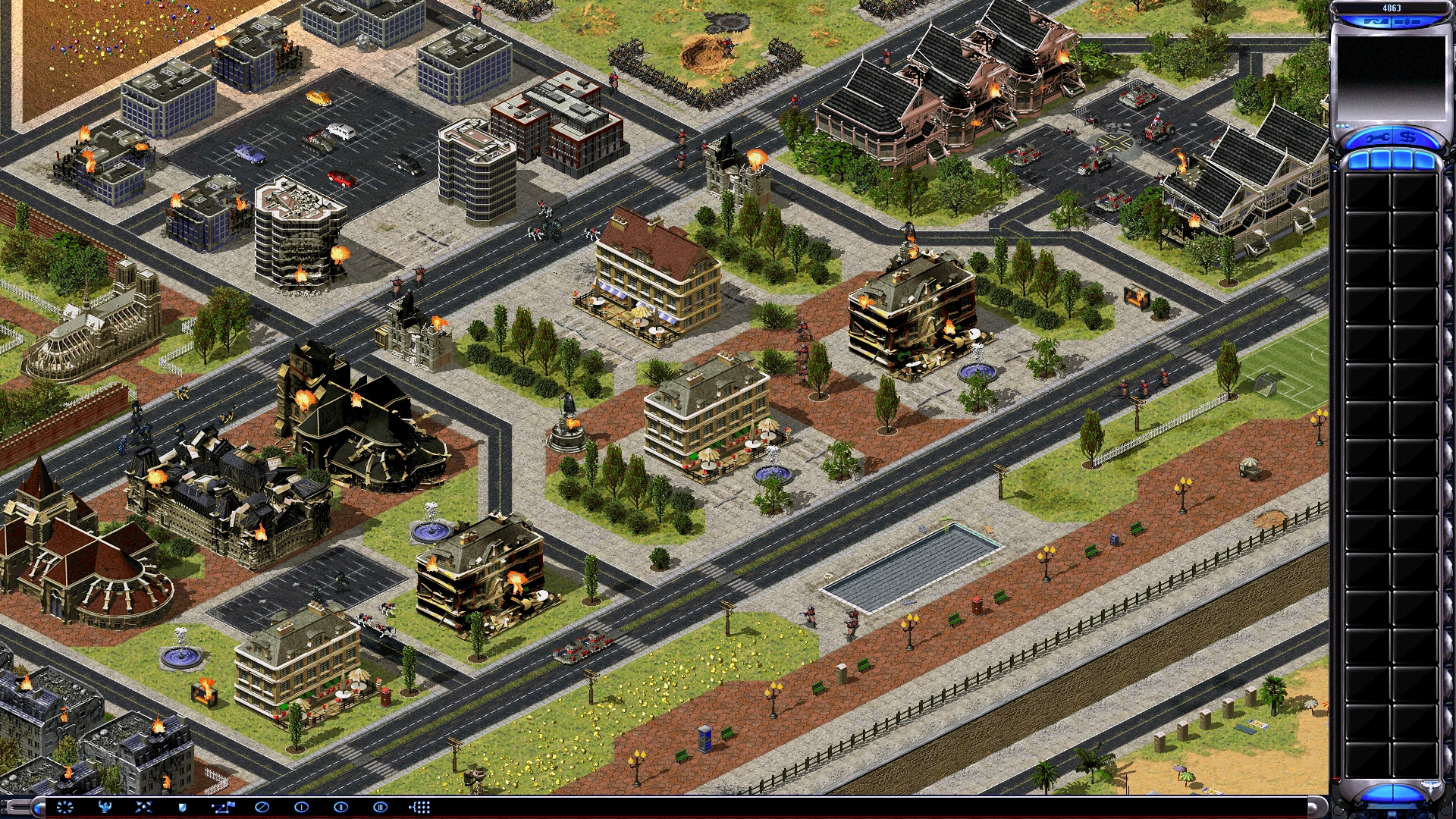Select Team II on the command bar
The height and width of the screenshot is (819, 1456).
[x=340, y=808]
